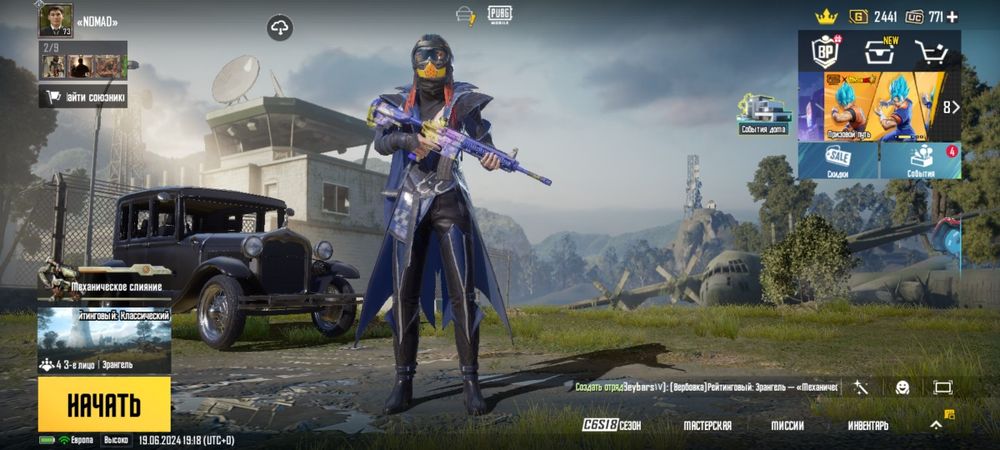Open the Инвентарь inventory tab
This screenshot has height=450, width=1000.
(x=868, y=425)
